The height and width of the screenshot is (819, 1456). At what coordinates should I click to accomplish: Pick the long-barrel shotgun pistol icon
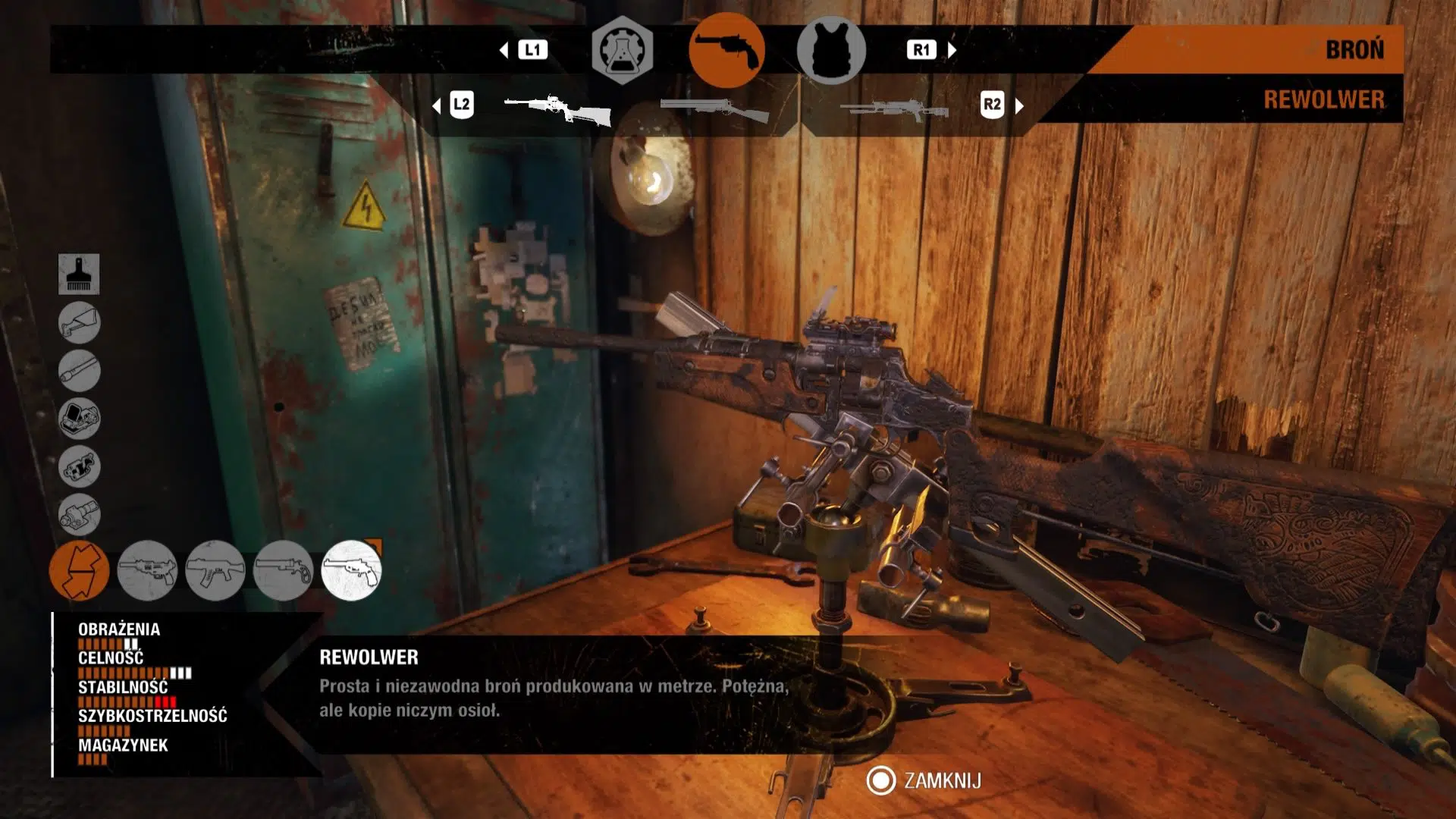coord(283,570)
